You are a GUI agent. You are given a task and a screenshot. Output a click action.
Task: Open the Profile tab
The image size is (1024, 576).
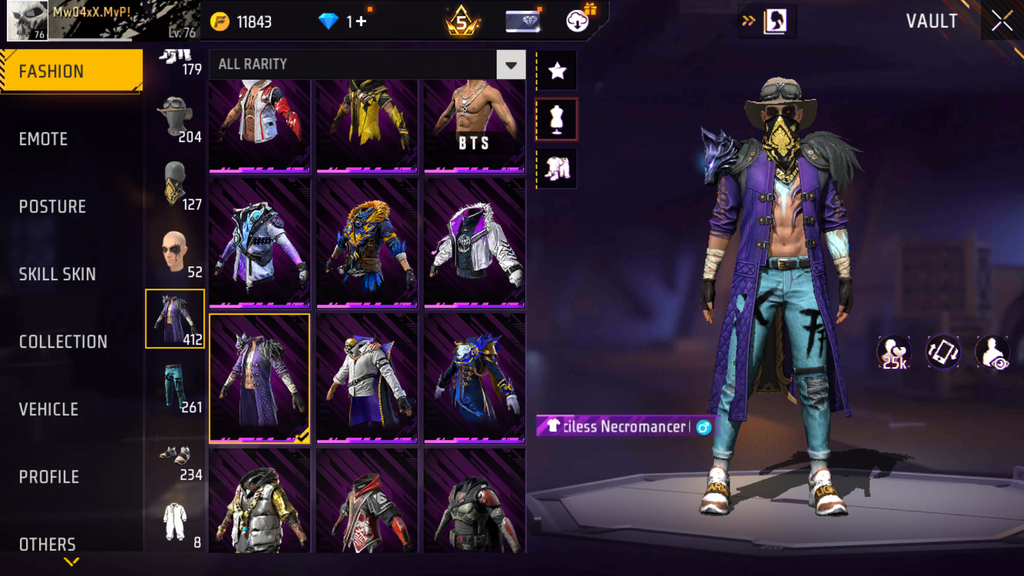coord(48,477)
